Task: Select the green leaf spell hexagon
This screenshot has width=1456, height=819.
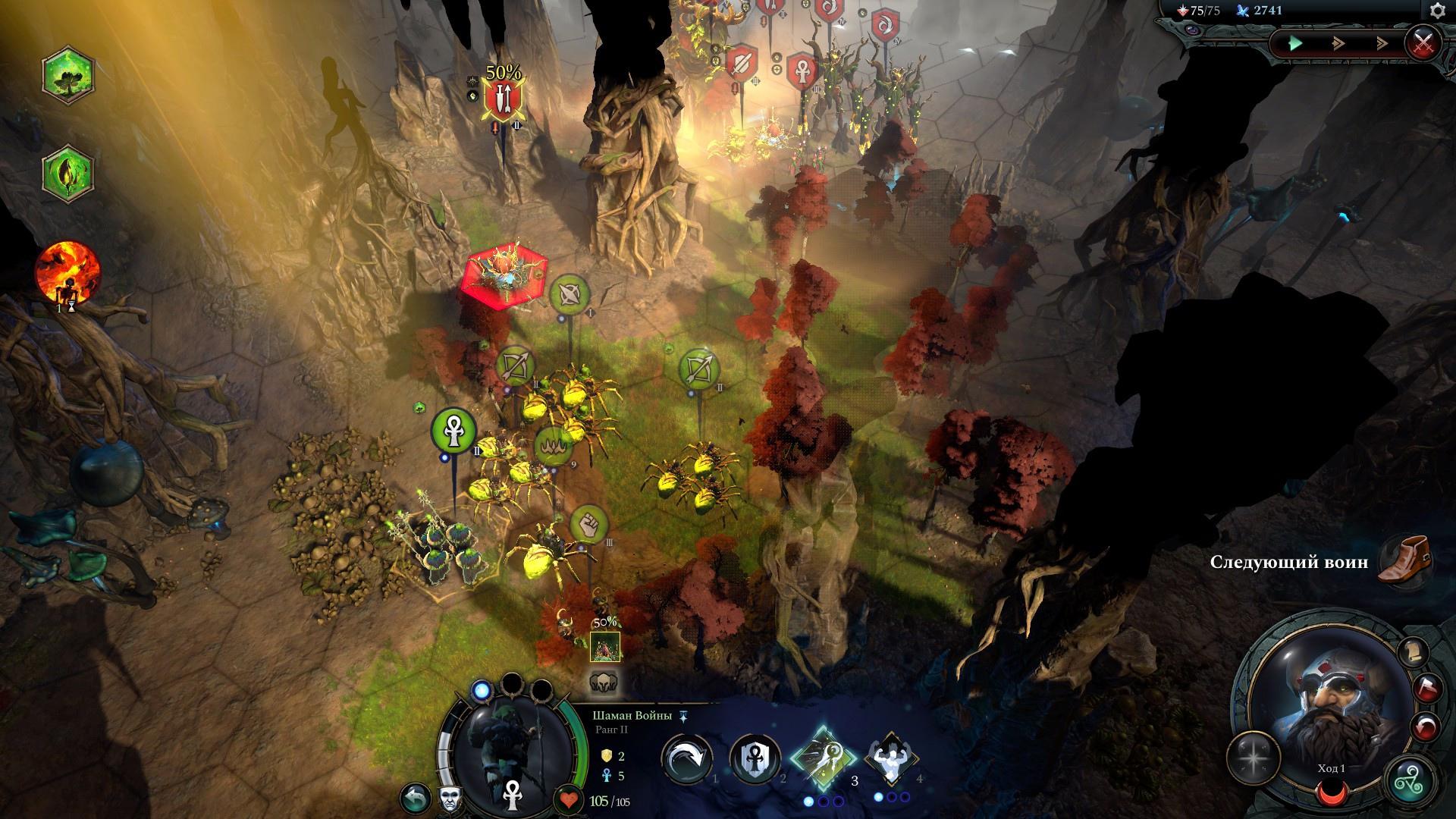Action: [67, 172]
